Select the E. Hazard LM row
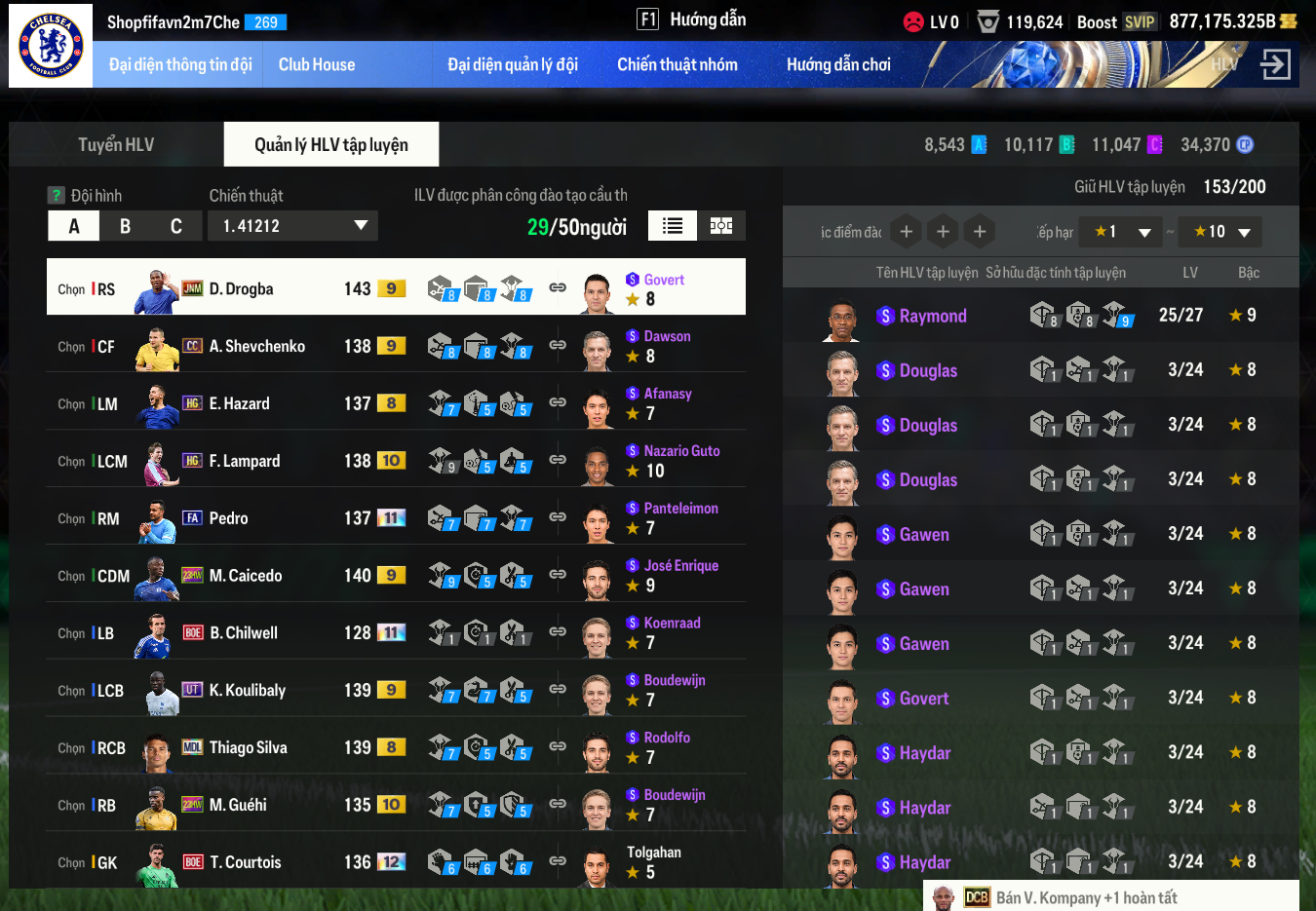The height and width of the screenshot is (911, 1316). 292,403
